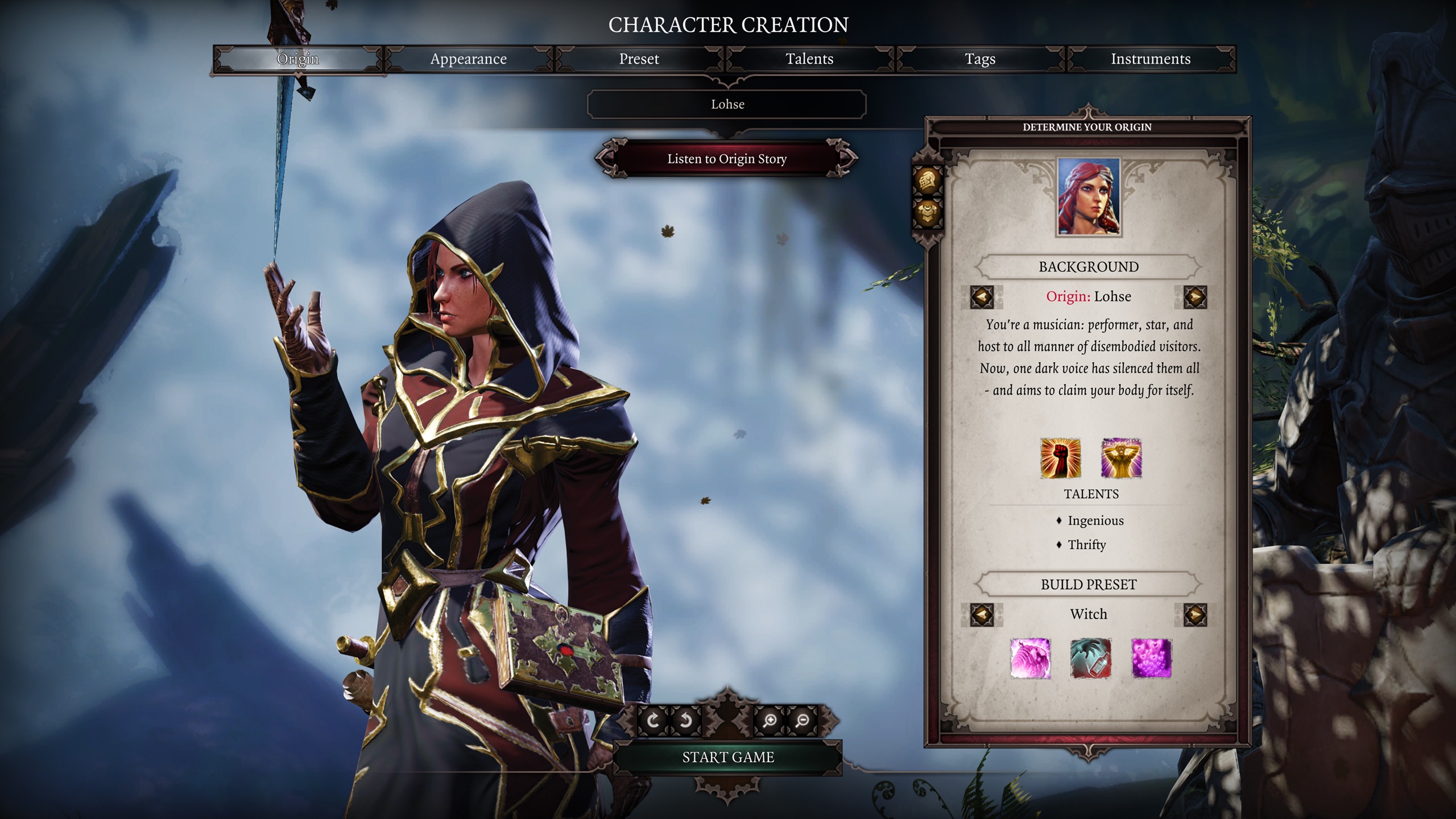Cycle to the next build preset
1456x819 pixels.
tap(1195, 615)
